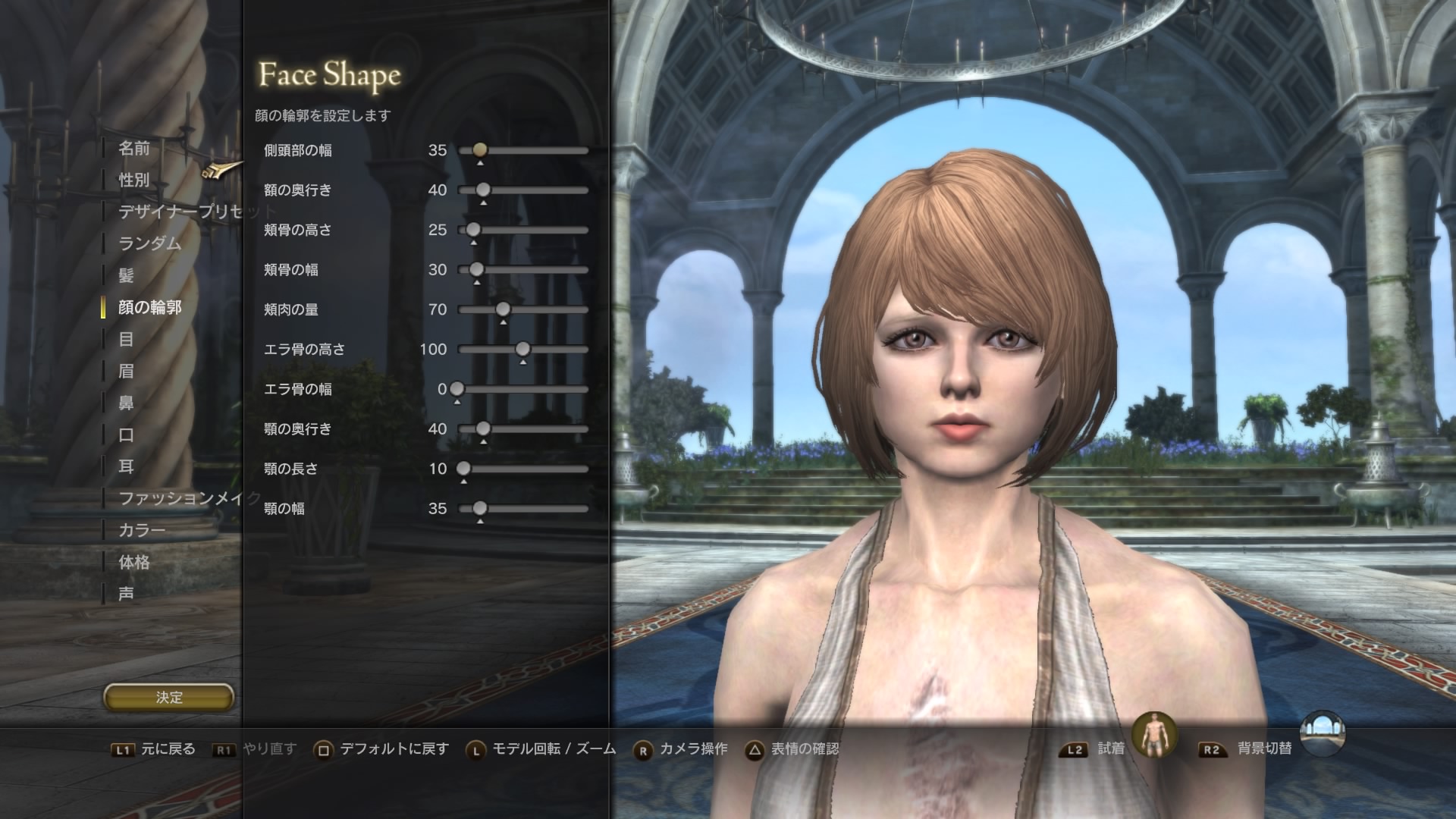The image size is (1456, 819).
Task: Click the 試着 outfit preview thumbnail
Action: tap(1154, 734)
